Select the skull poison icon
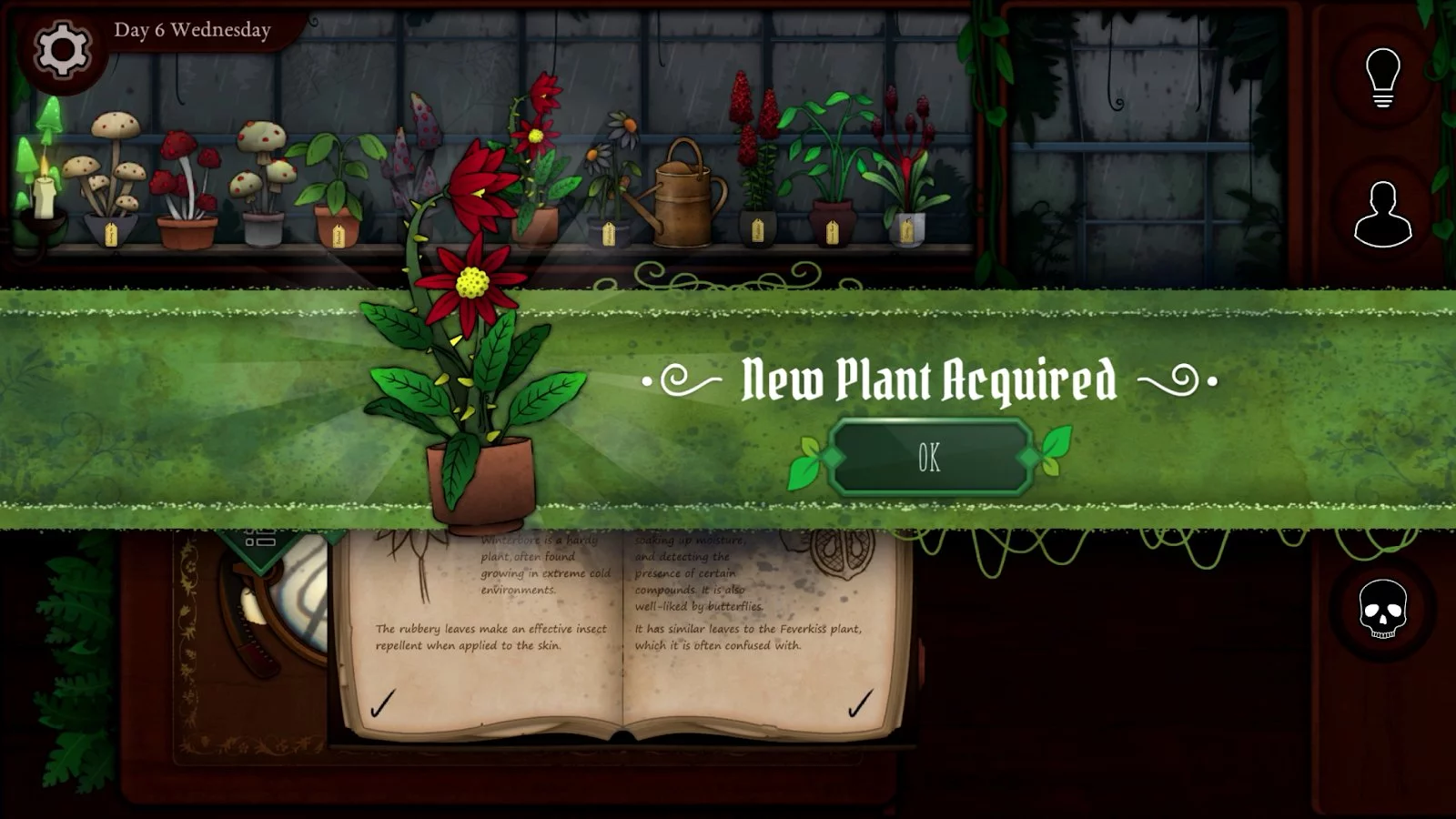1456x819 pixels. (1382, 609)
